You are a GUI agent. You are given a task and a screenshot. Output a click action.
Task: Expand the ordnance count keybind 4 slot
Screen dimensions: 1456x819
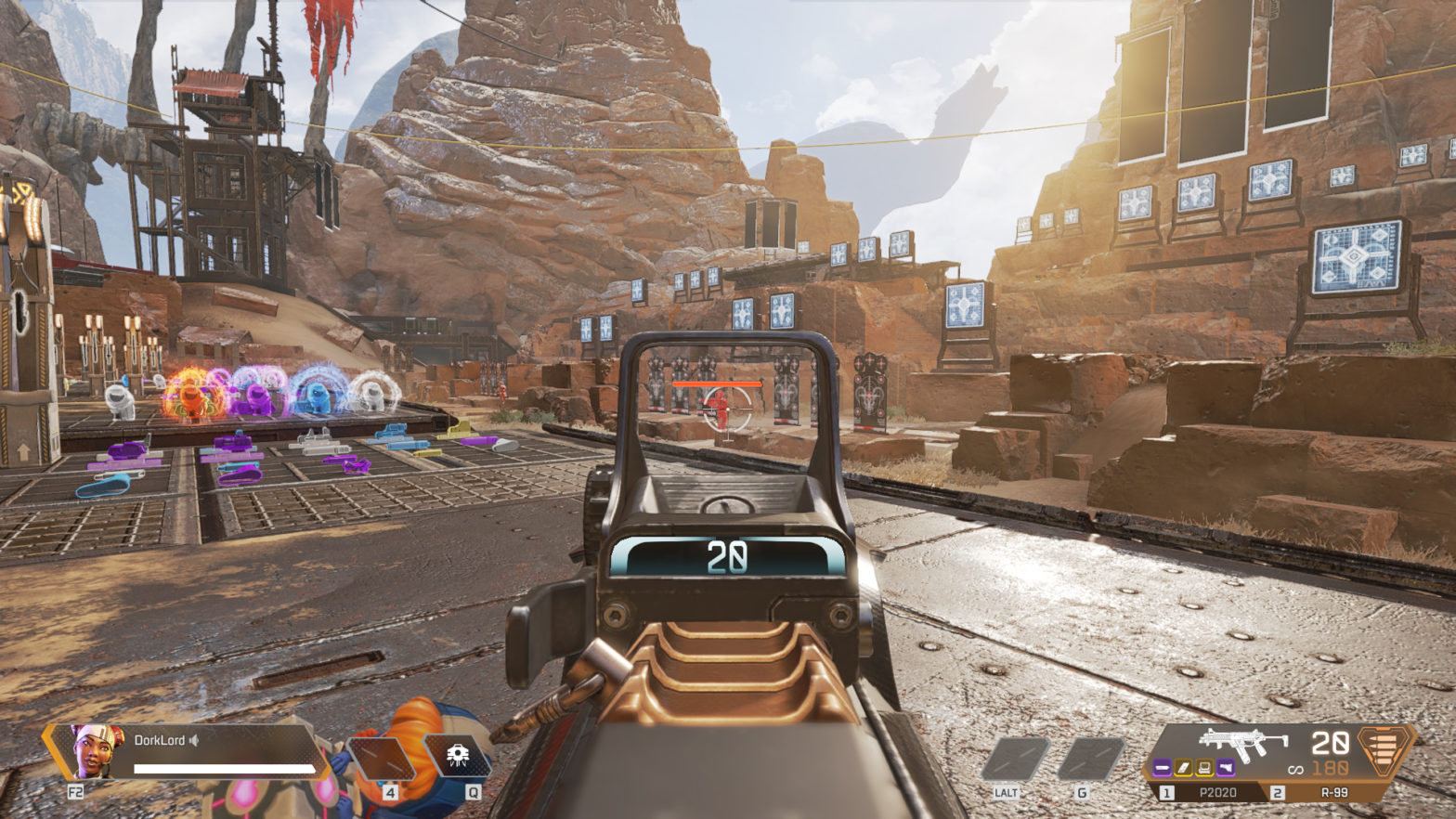point(391,791)
